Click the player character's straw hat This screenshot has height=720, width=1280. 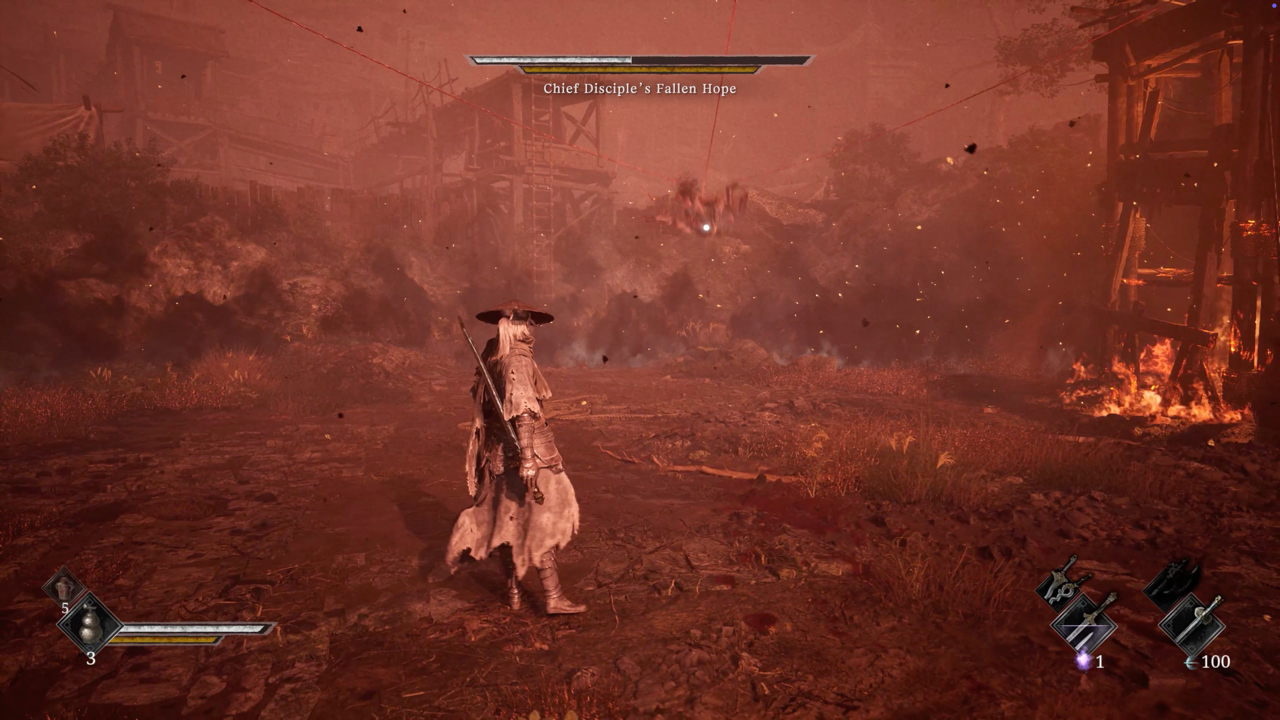tap(515, 312)
